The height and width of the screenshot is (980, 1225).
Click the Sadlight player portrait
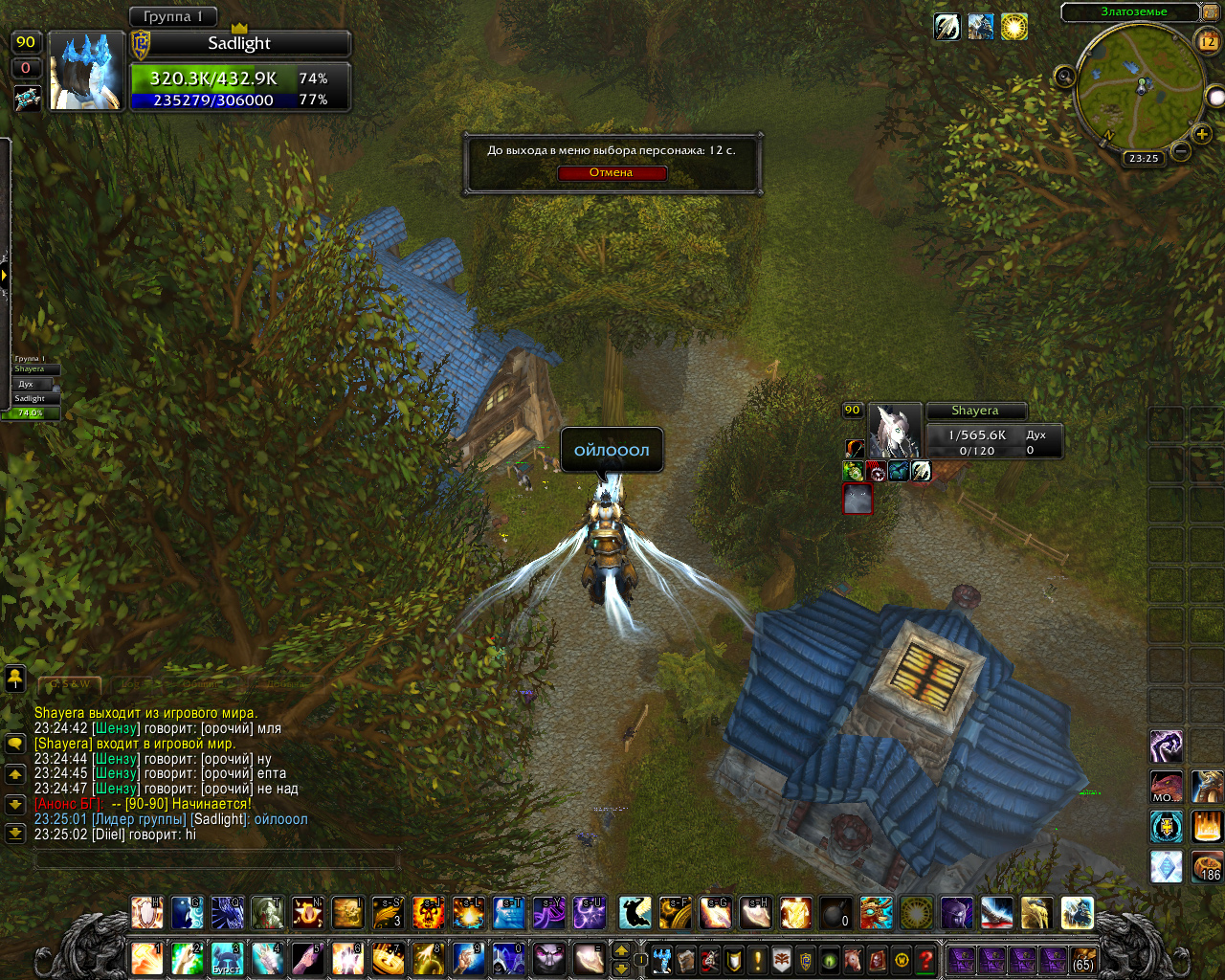pyautogui.click(x=86, y=72)
